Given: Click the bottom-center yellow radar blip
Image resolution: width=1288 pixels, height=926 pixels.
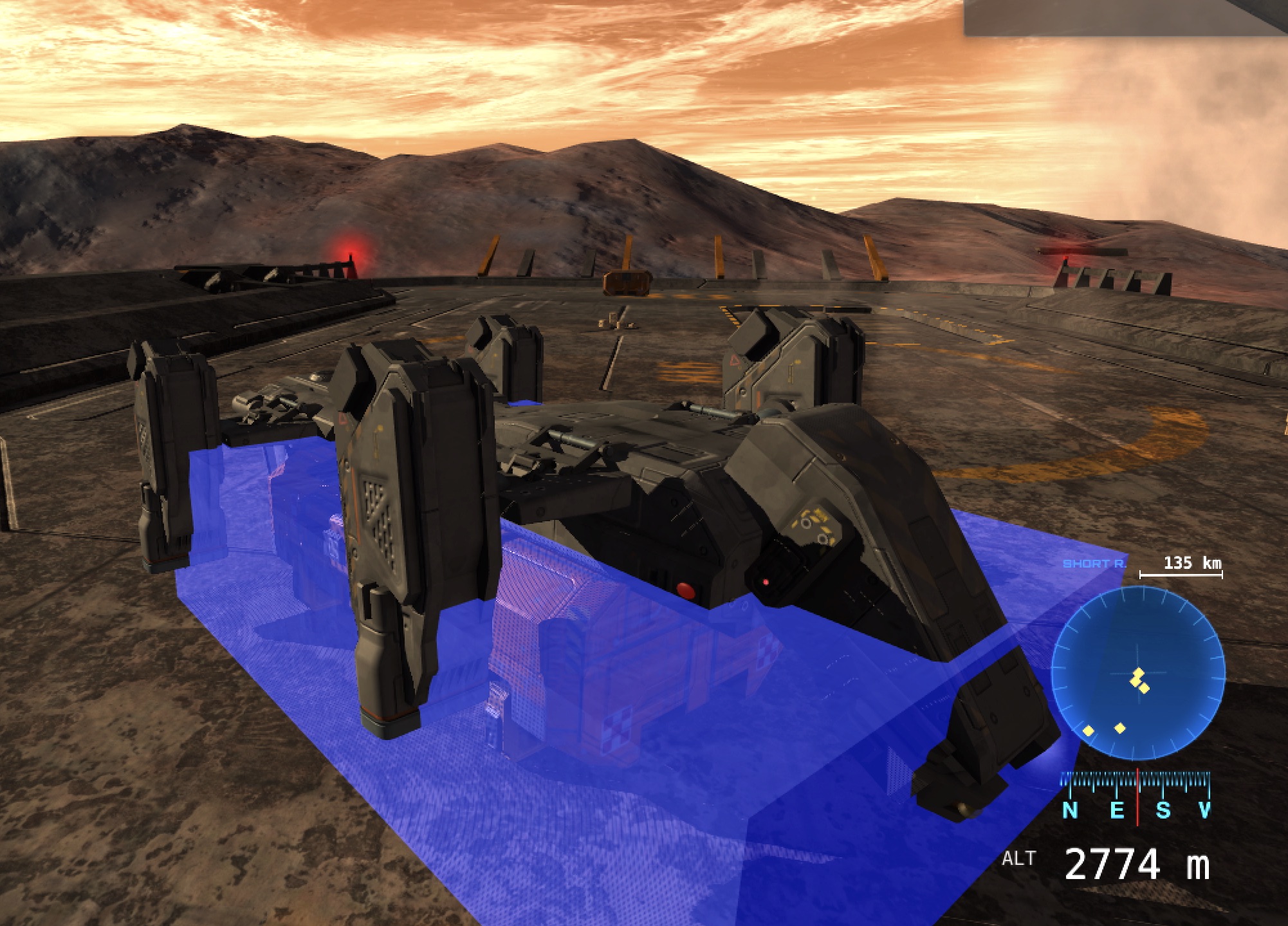Looking at the screenshot, I should [x=1120, y=728].
